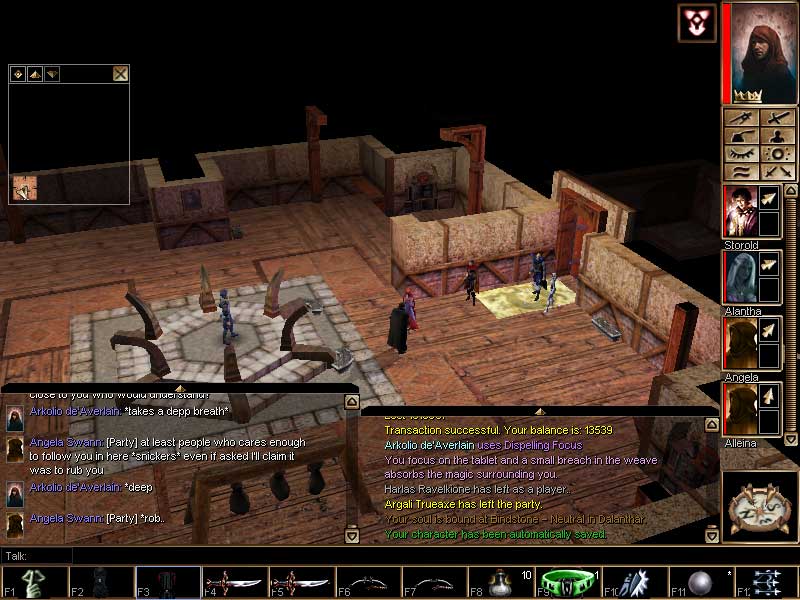Select Angela's party portrait

(x=739, y=343)
